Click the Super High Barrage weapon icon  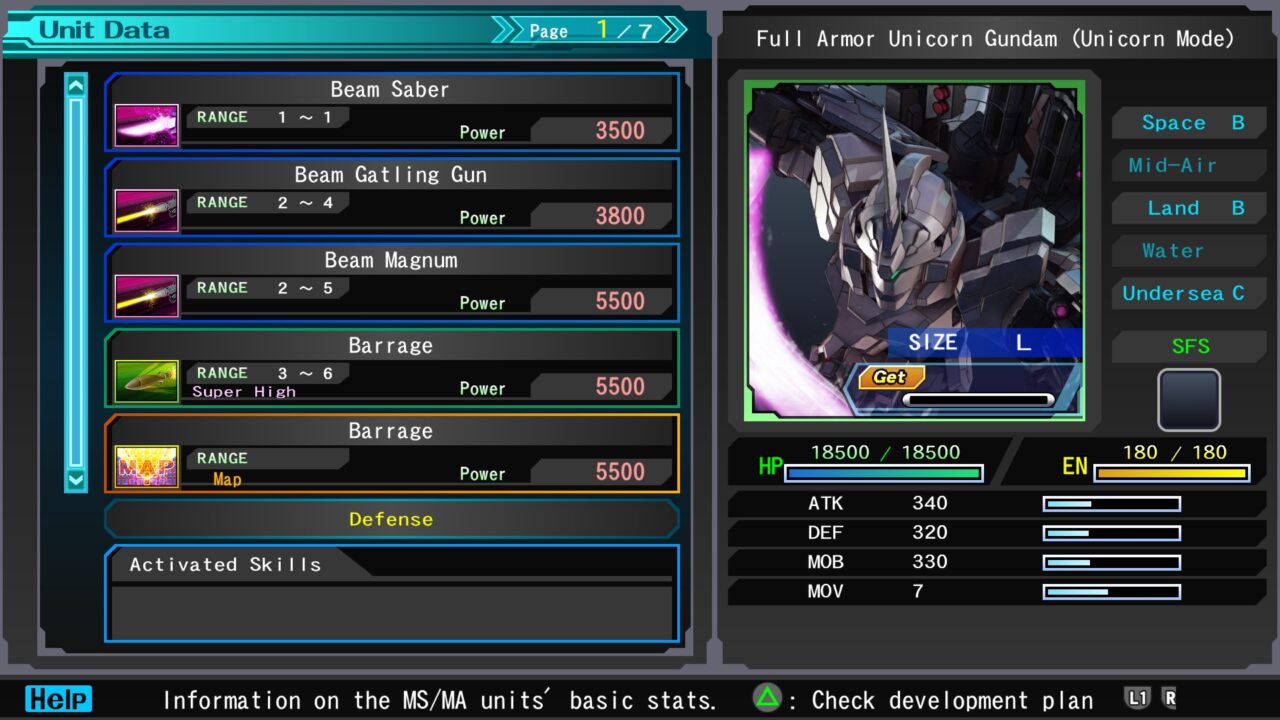point(146,380)
